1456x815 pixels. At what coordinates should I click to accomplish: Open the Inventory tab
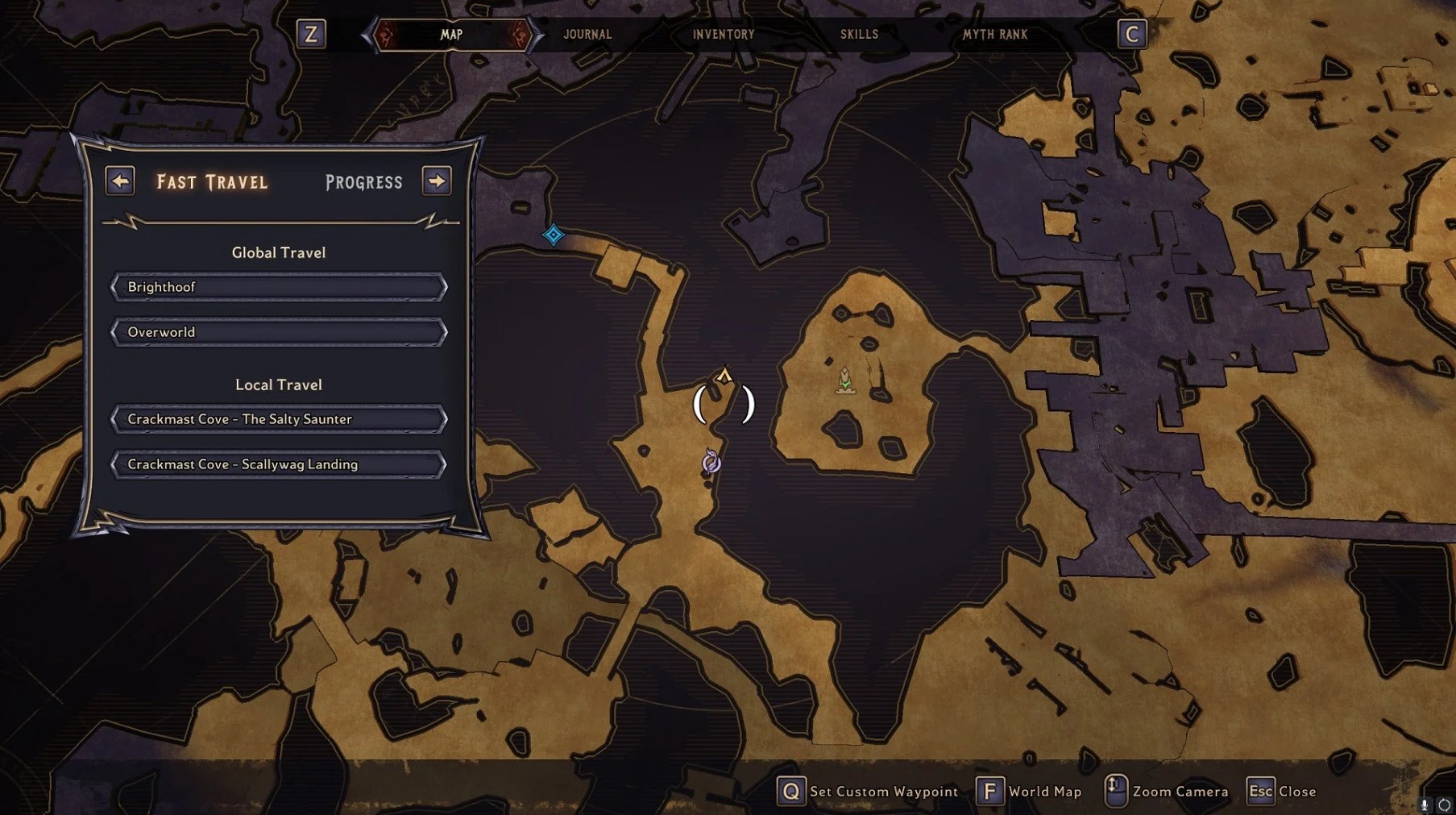724,35
